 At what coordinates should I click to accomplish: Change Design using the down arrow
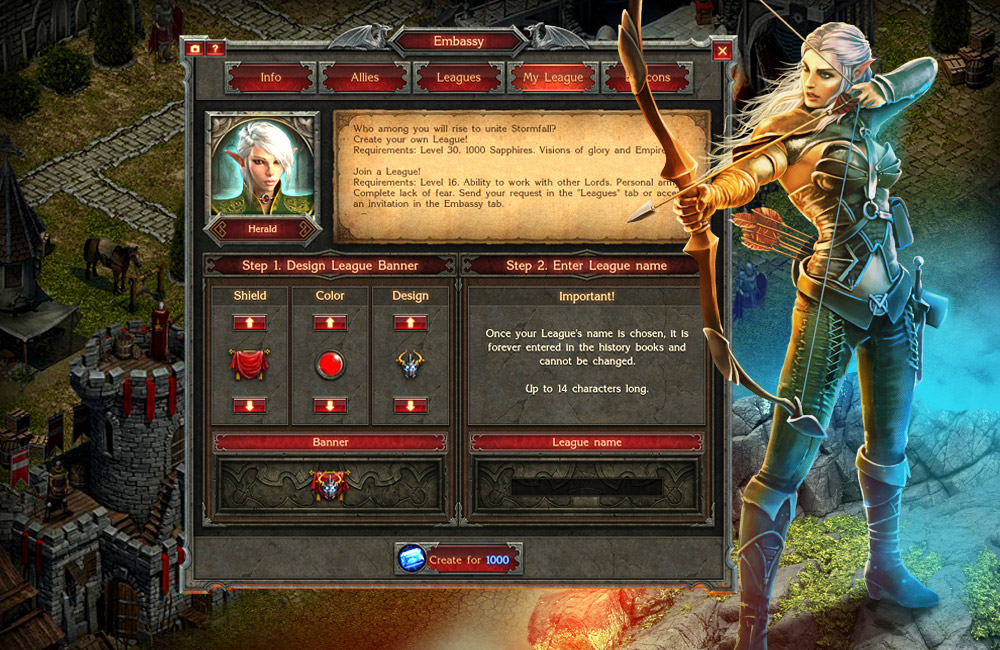(x=410, y=405)
